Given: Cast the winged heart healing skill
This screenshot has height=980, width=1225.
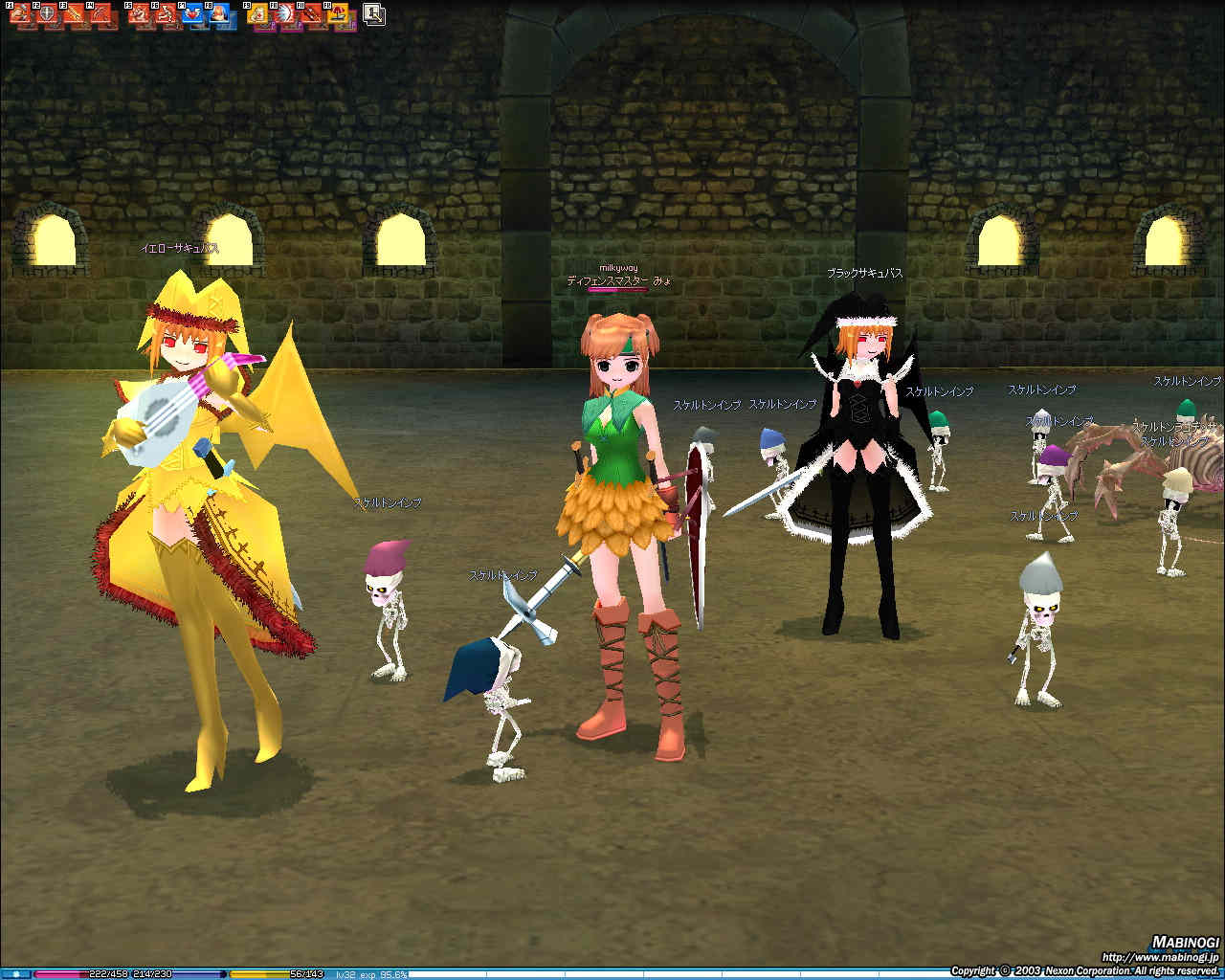Looking at the screenshot, I should tap(195, 16).
